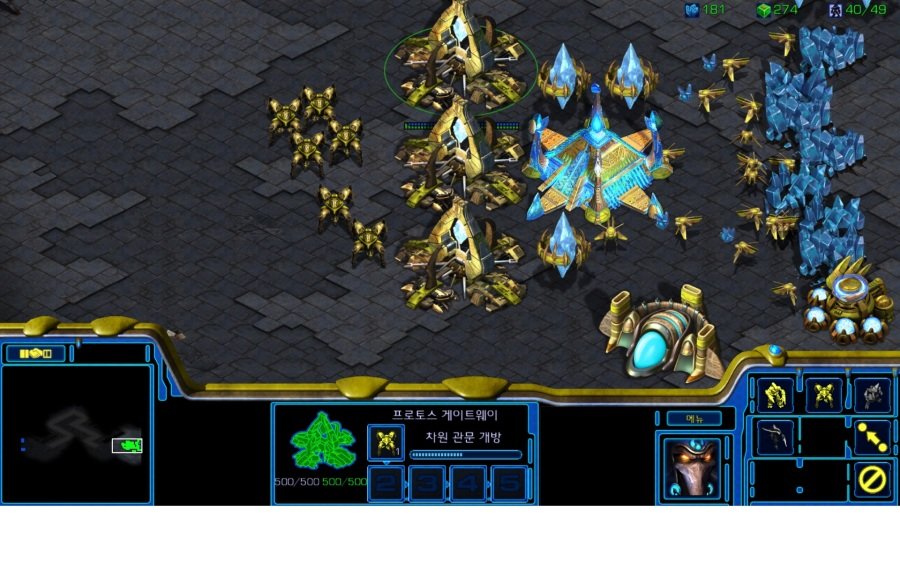This screenshot has width=900, height=562.
Task: Cancel production with the yellow cancel icon
Action: click(872, 480)
